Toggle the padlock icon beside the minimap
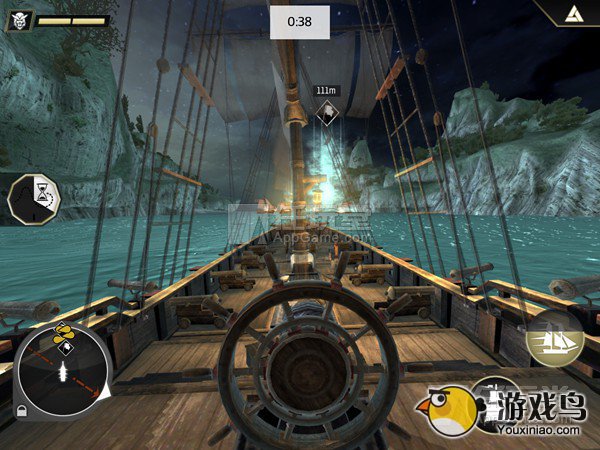The height and width of the screenshot is (450, 600). click(19, 411)
